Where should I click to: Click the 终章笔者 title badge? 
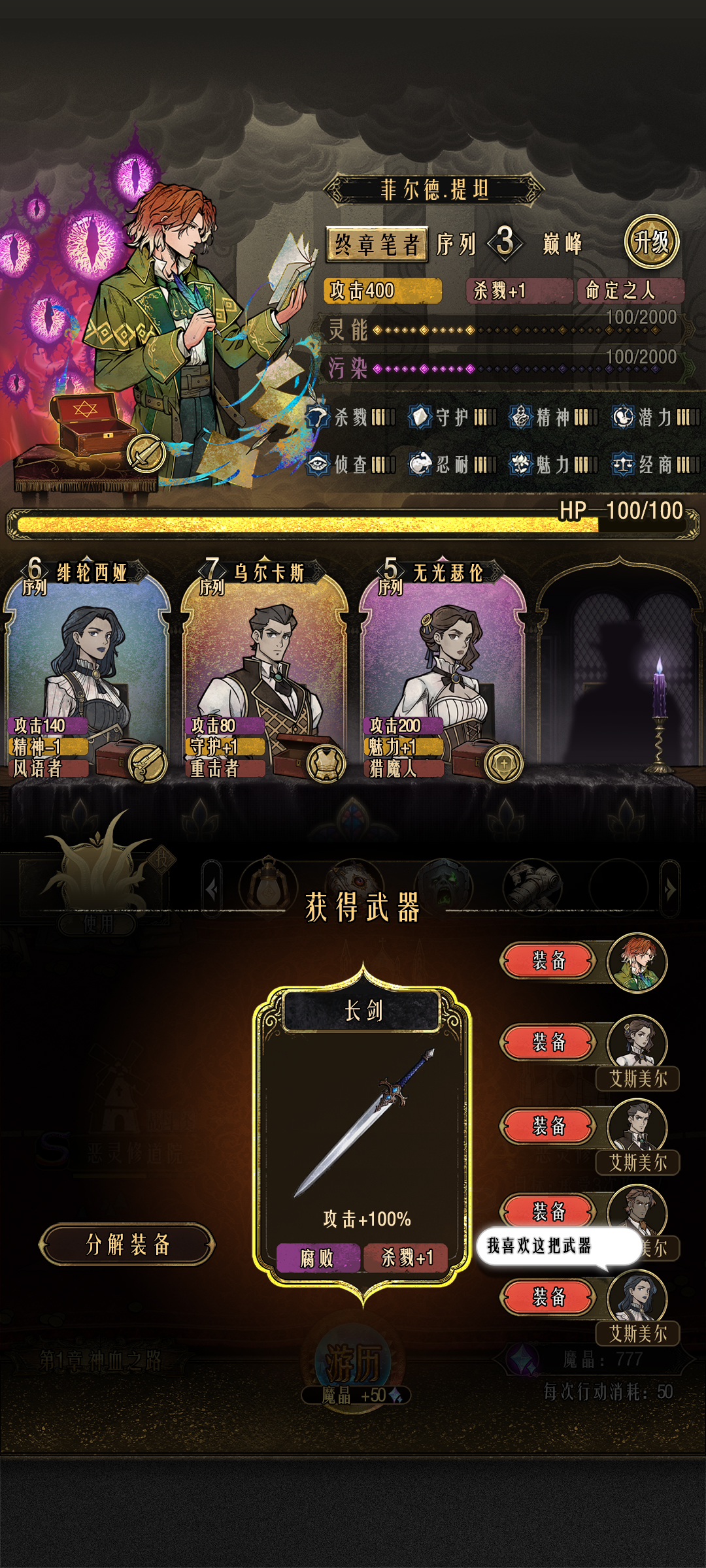click(377, 245)
